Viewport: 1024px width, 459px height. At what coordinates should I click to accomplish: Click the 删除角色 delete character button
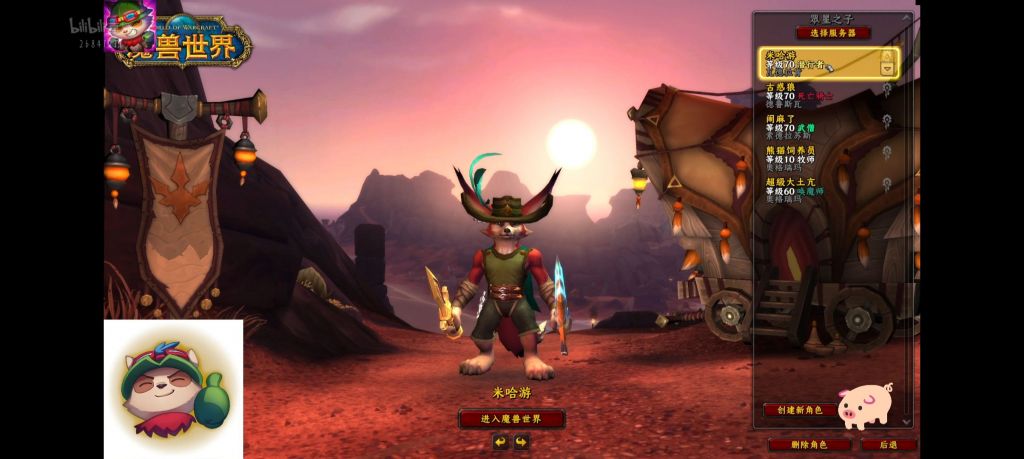pyautogui.click(x=809, y=444)
